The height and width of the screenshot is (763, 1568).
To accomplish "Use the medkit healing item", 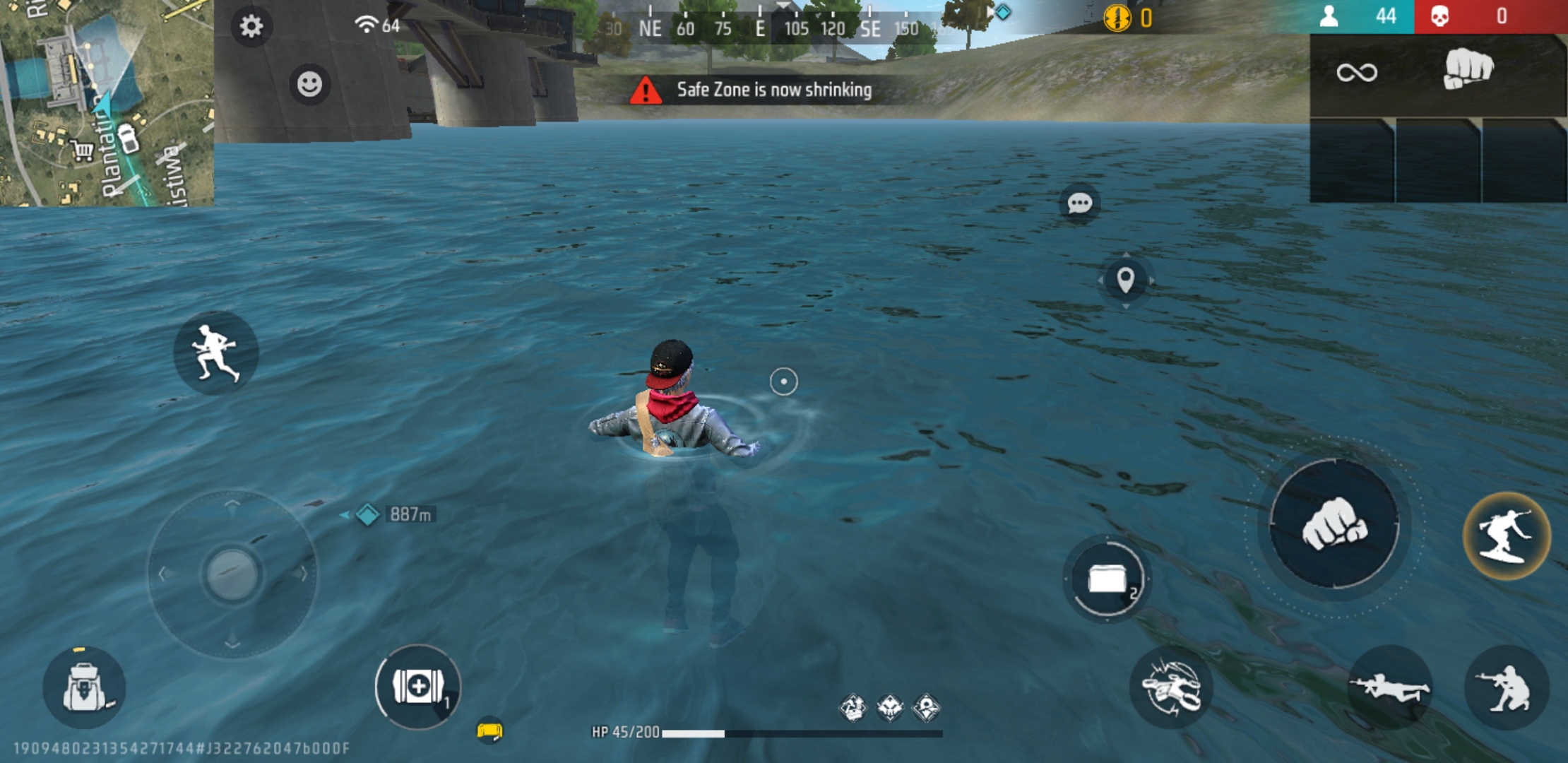I will pyautogui.click(x=417, y=689).
